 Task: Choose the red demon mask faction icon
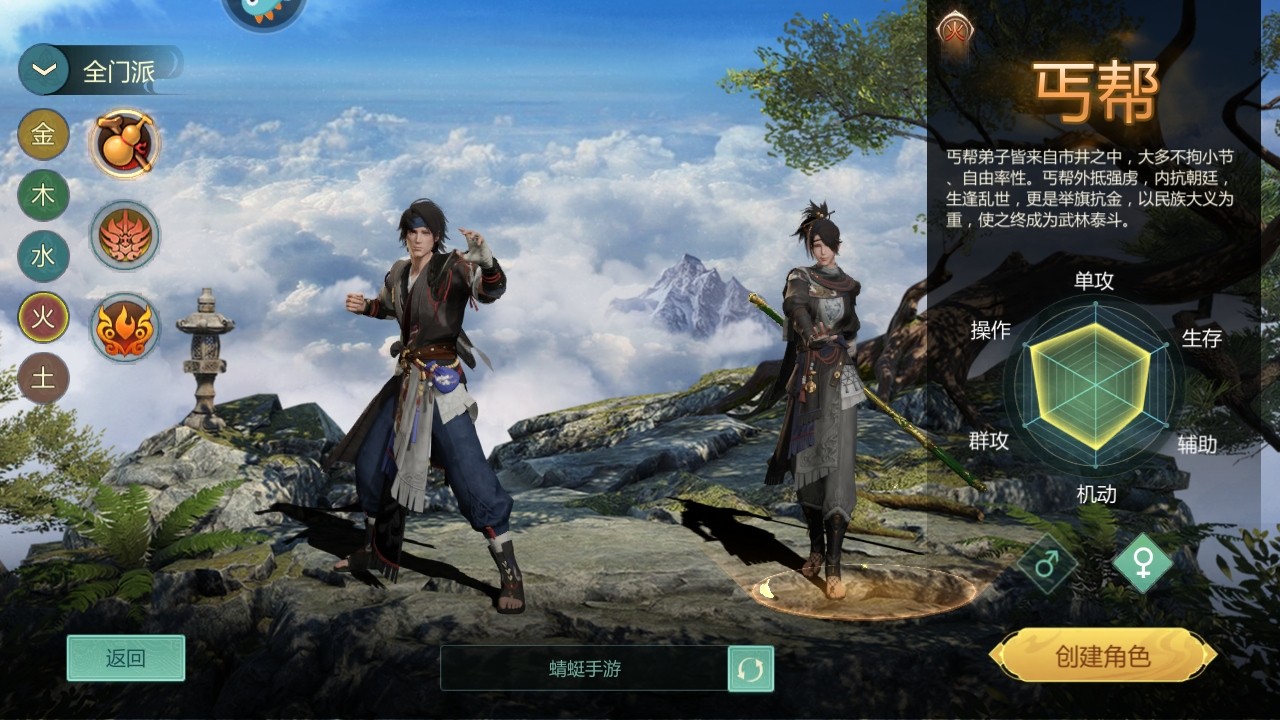tap(125, 236)
